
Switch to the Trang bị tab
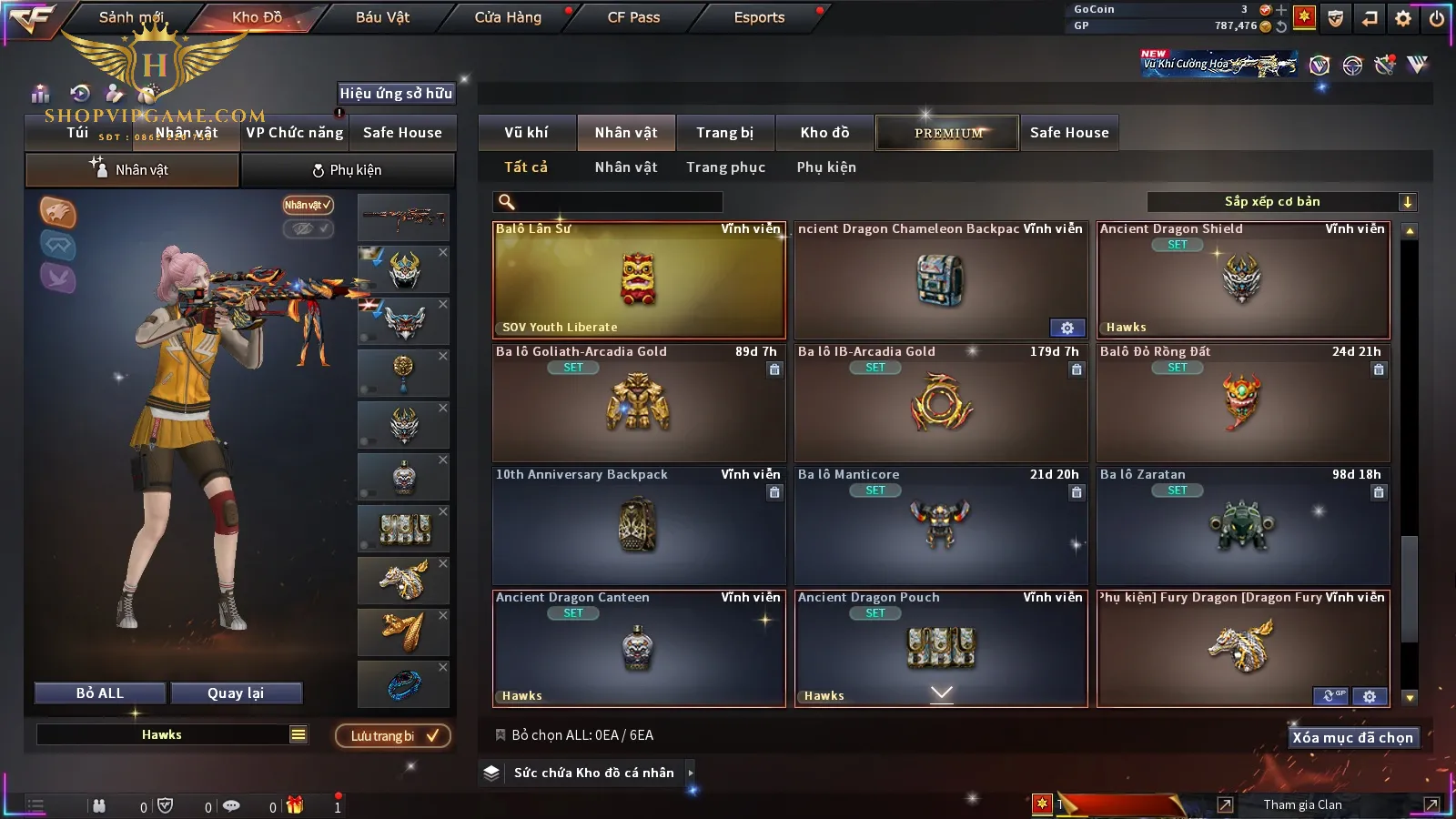pos(724,133)
